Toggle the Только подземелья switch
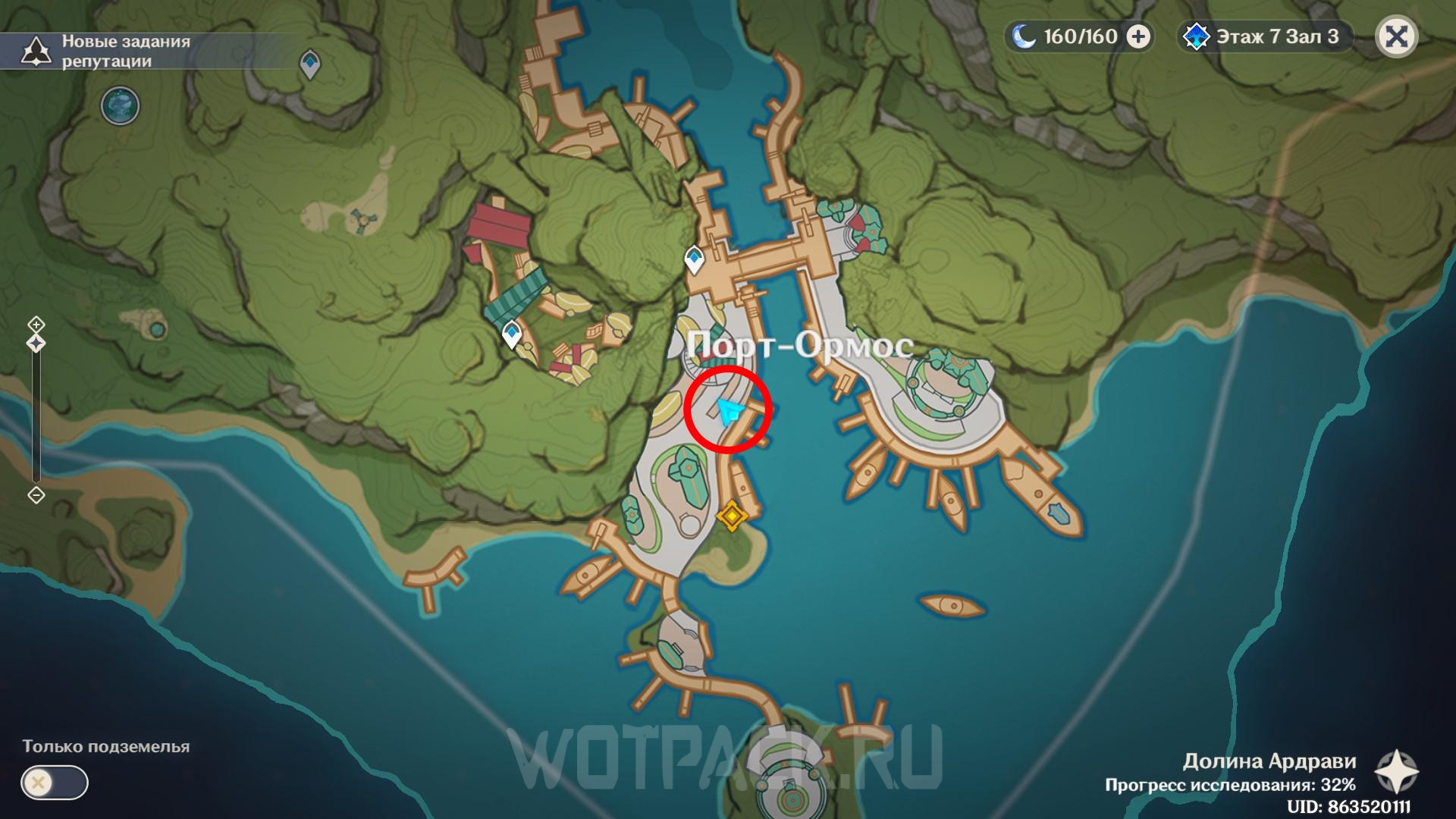Viewport: 1456px width, 819px height. coord(55,783)
